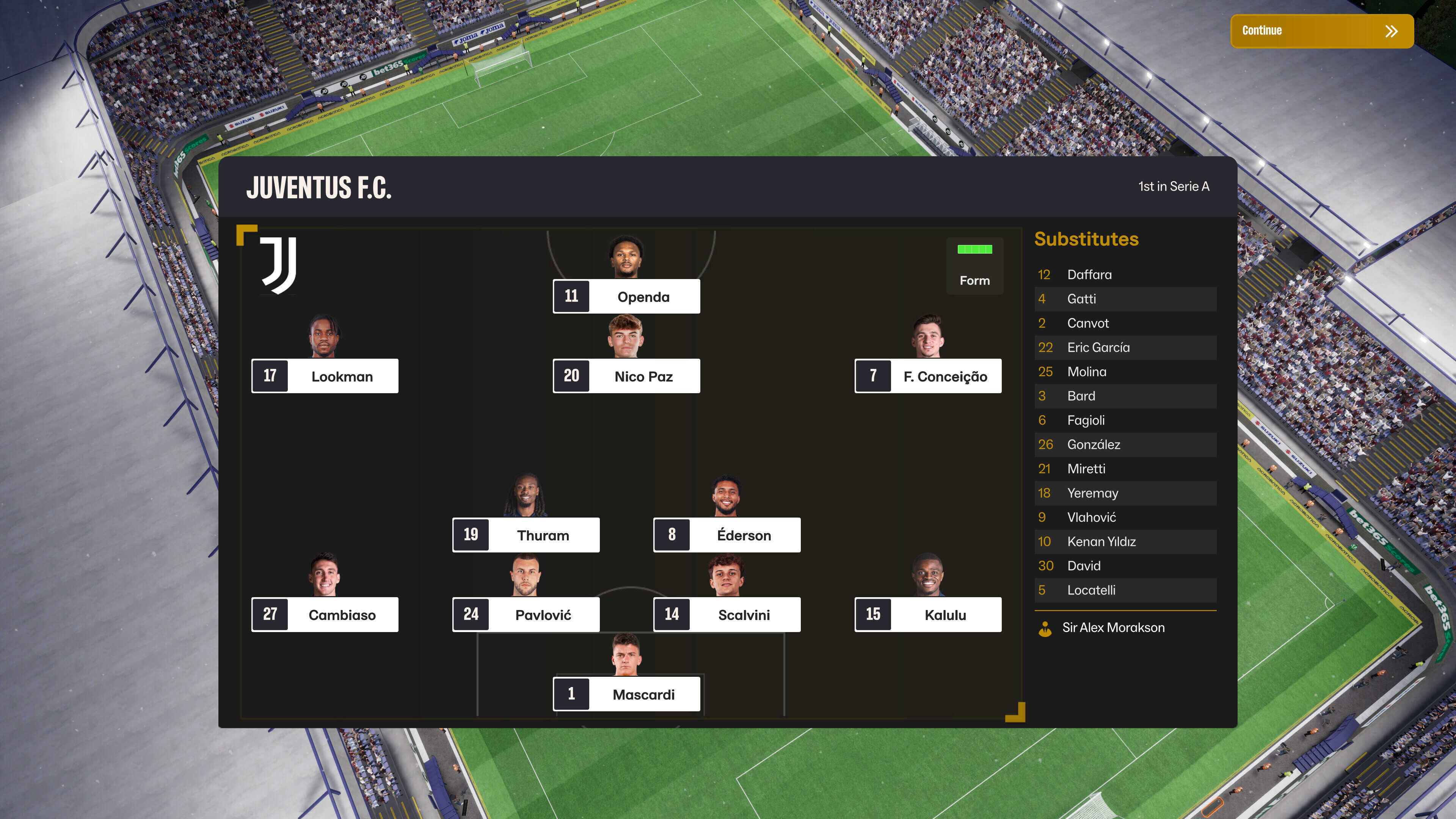Screen dimensions: 1456x819
Task: Choose Kalulu's player card
Action: tap(928, 614)
